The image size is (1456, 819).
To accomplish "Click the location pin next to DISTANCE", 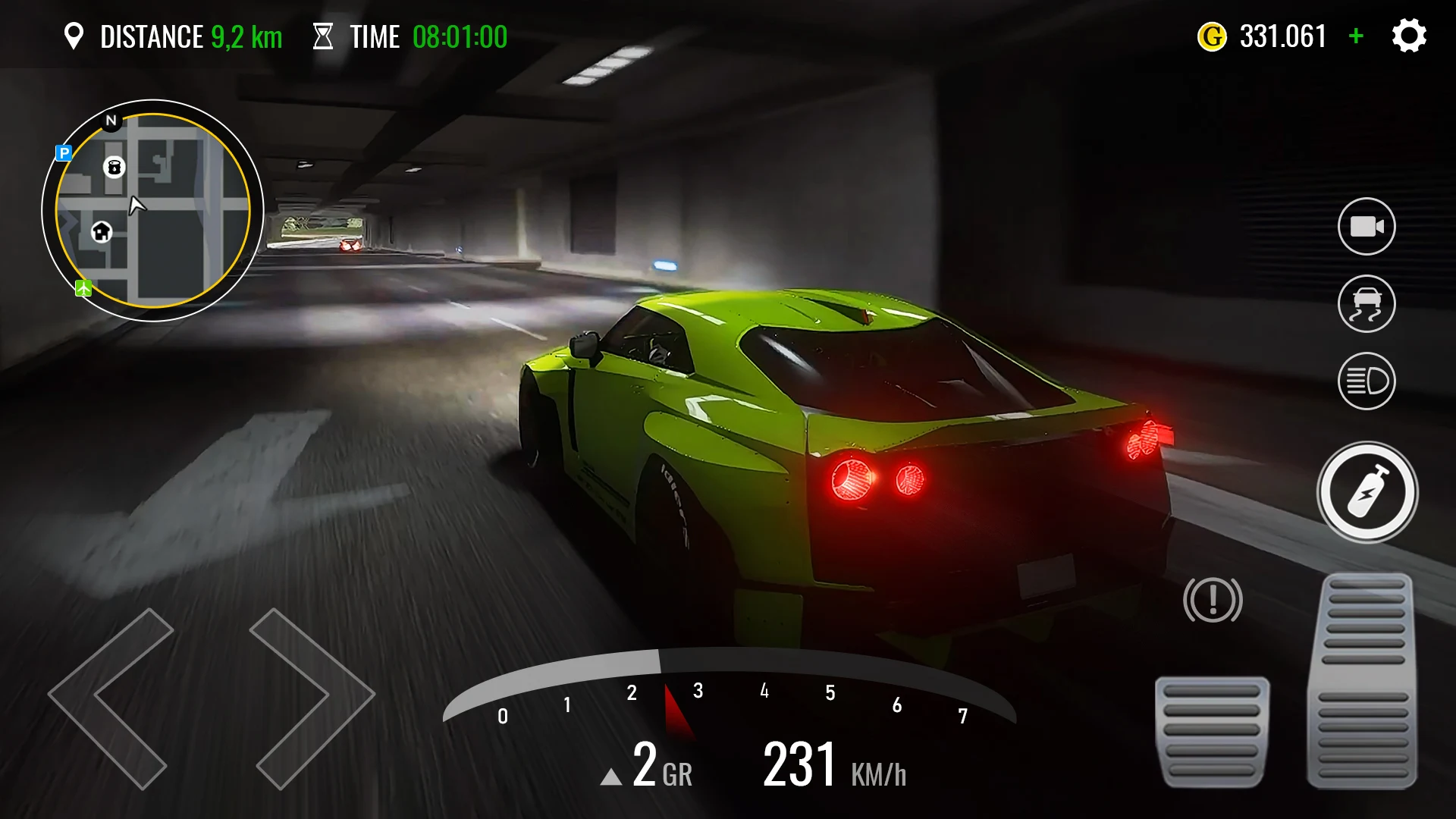I will click(x=75, y=36).
